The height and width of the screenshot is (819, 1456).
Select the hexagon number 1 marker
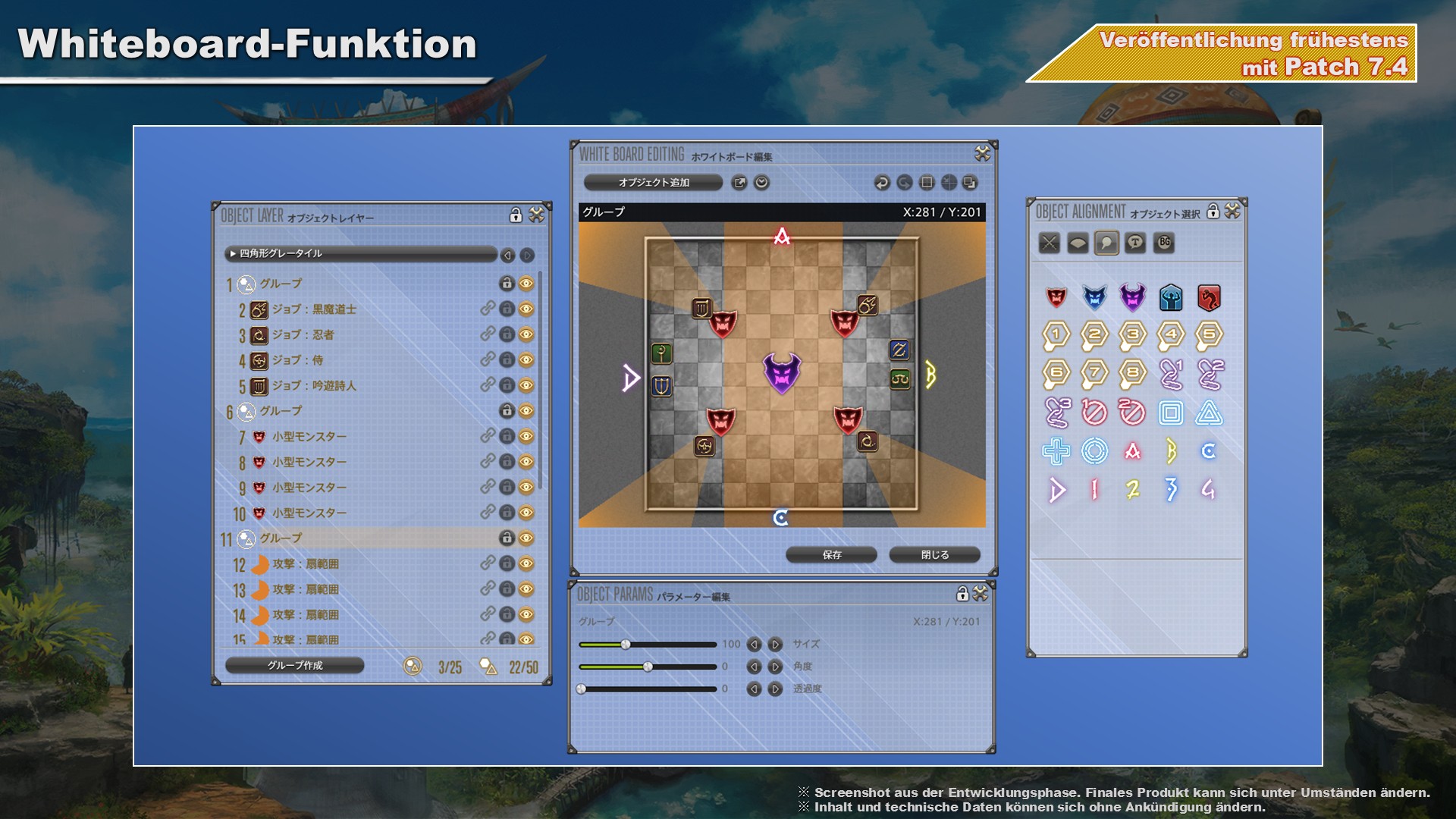(1056, 335)
